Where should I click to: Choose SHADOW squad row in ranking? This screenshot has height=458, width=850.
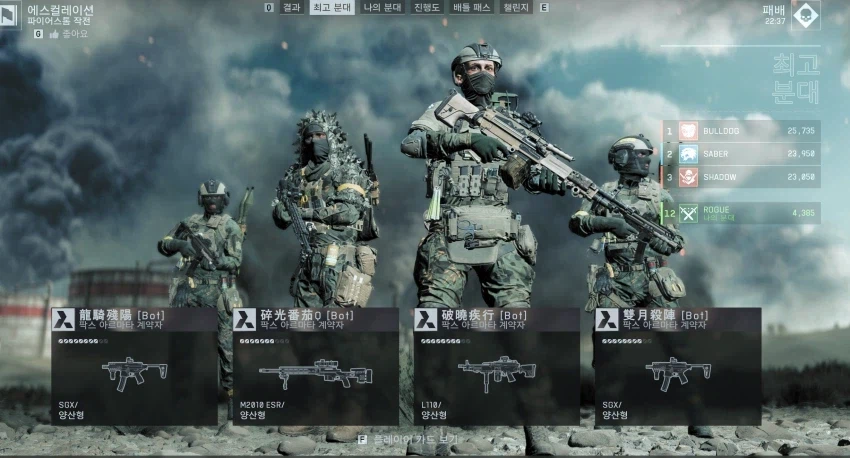tap(741, 177)
